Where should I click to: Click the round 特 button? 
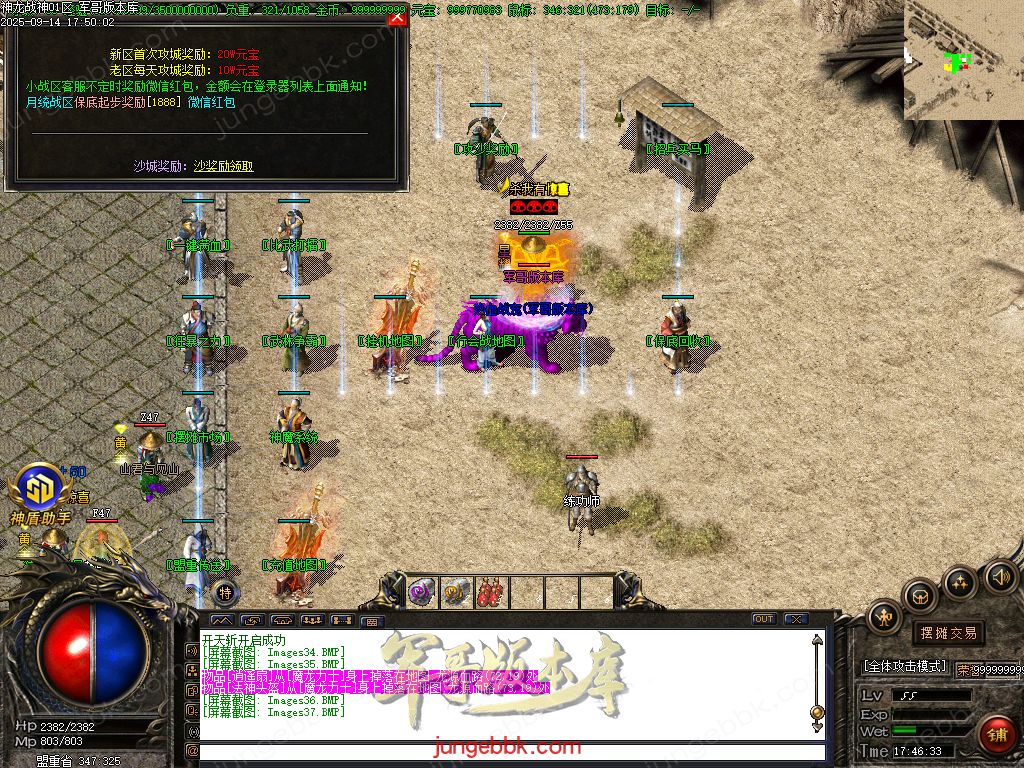[x=225, y=592]
